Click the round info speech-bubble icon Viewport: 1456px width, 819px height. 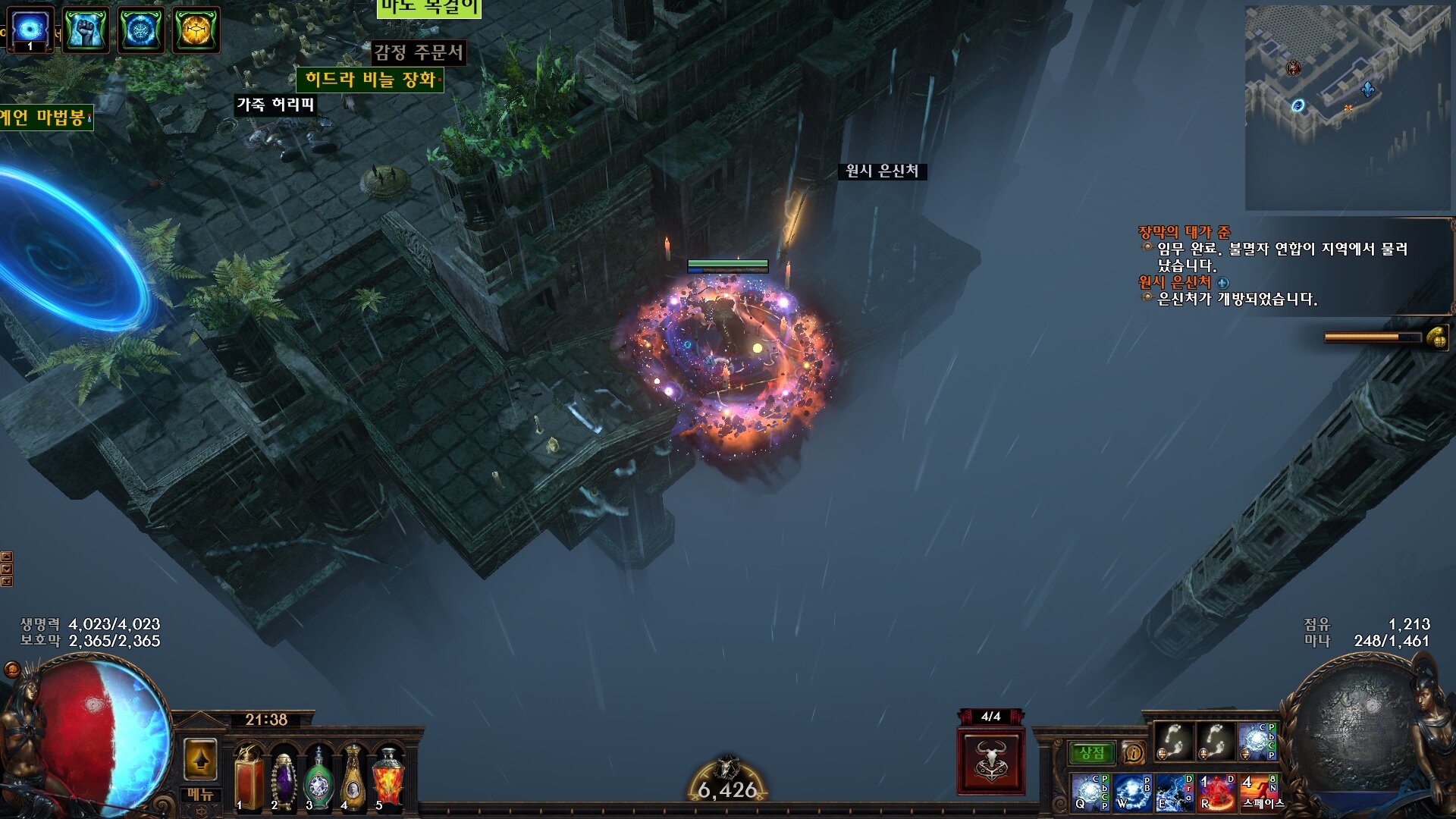1133,753
